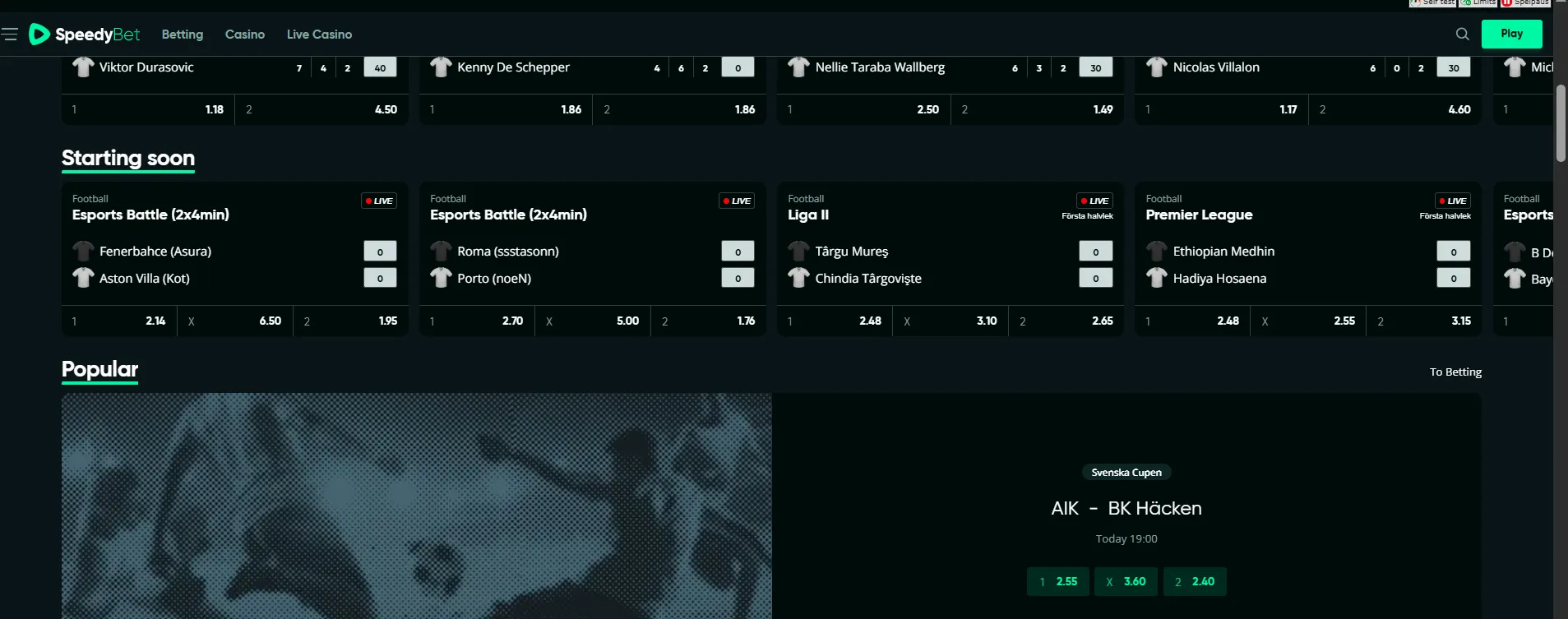This screenshot has width=1568, height=619.
Task: Click the green Play button
Action: coord(1511,34)
